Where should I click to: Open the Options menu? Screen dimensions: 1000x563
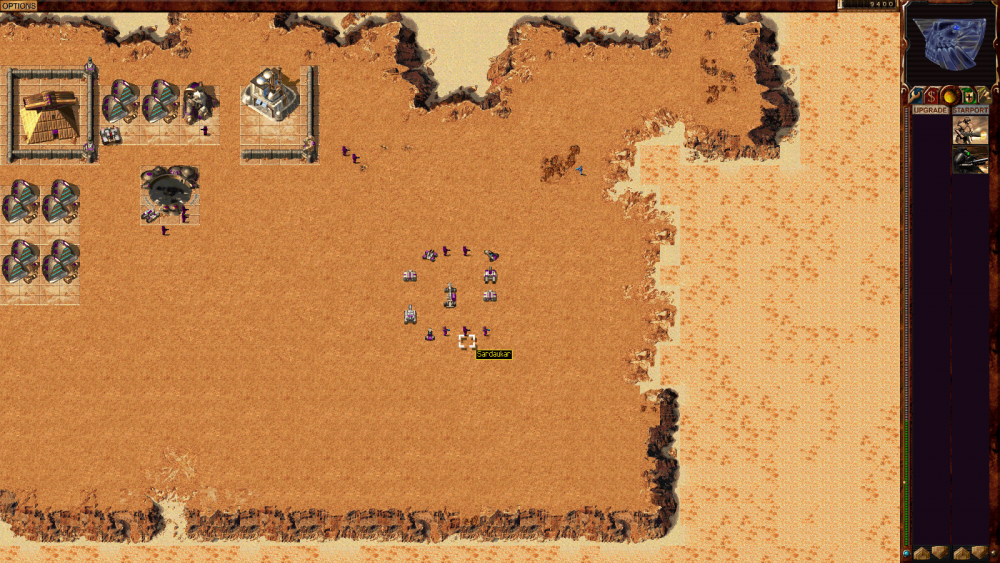point(19,6)
